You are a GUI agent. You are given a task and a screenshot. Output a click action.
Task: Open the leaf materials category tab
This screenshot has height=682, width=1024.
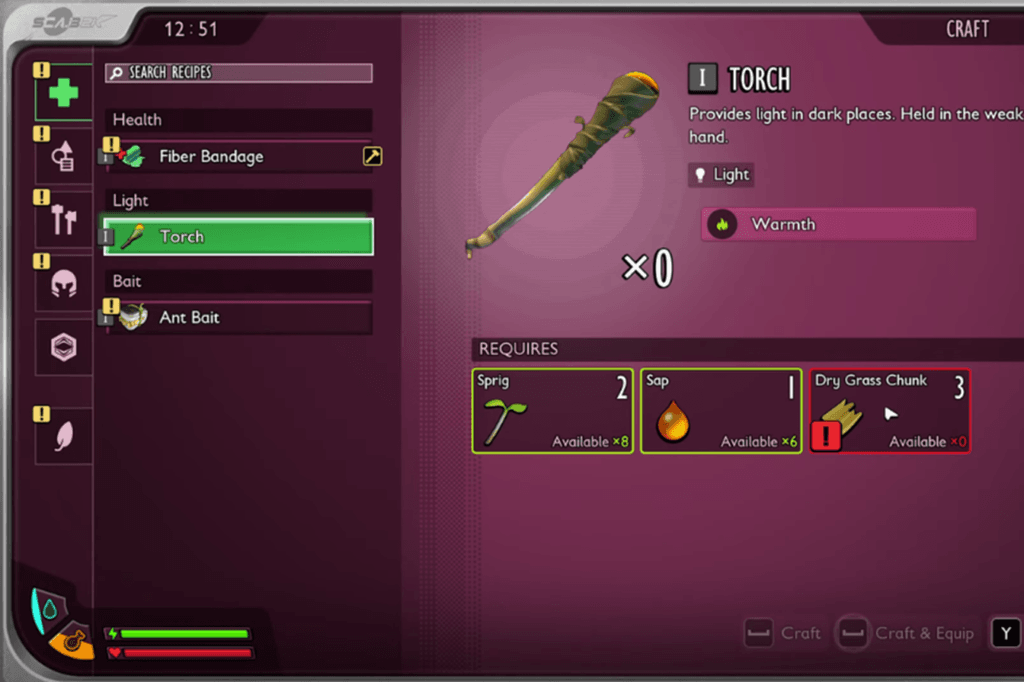[x=64, y=435]
